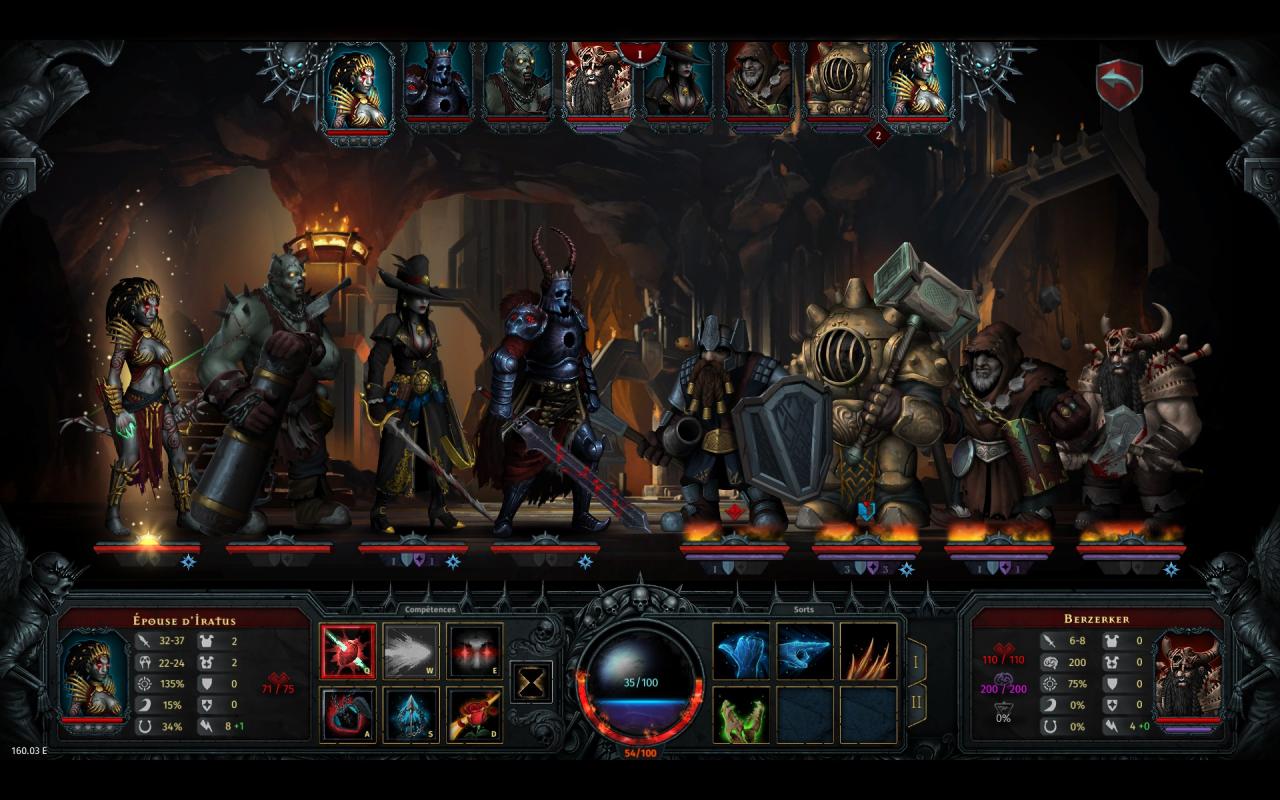Cast the blue pointing hand spell

805,651
